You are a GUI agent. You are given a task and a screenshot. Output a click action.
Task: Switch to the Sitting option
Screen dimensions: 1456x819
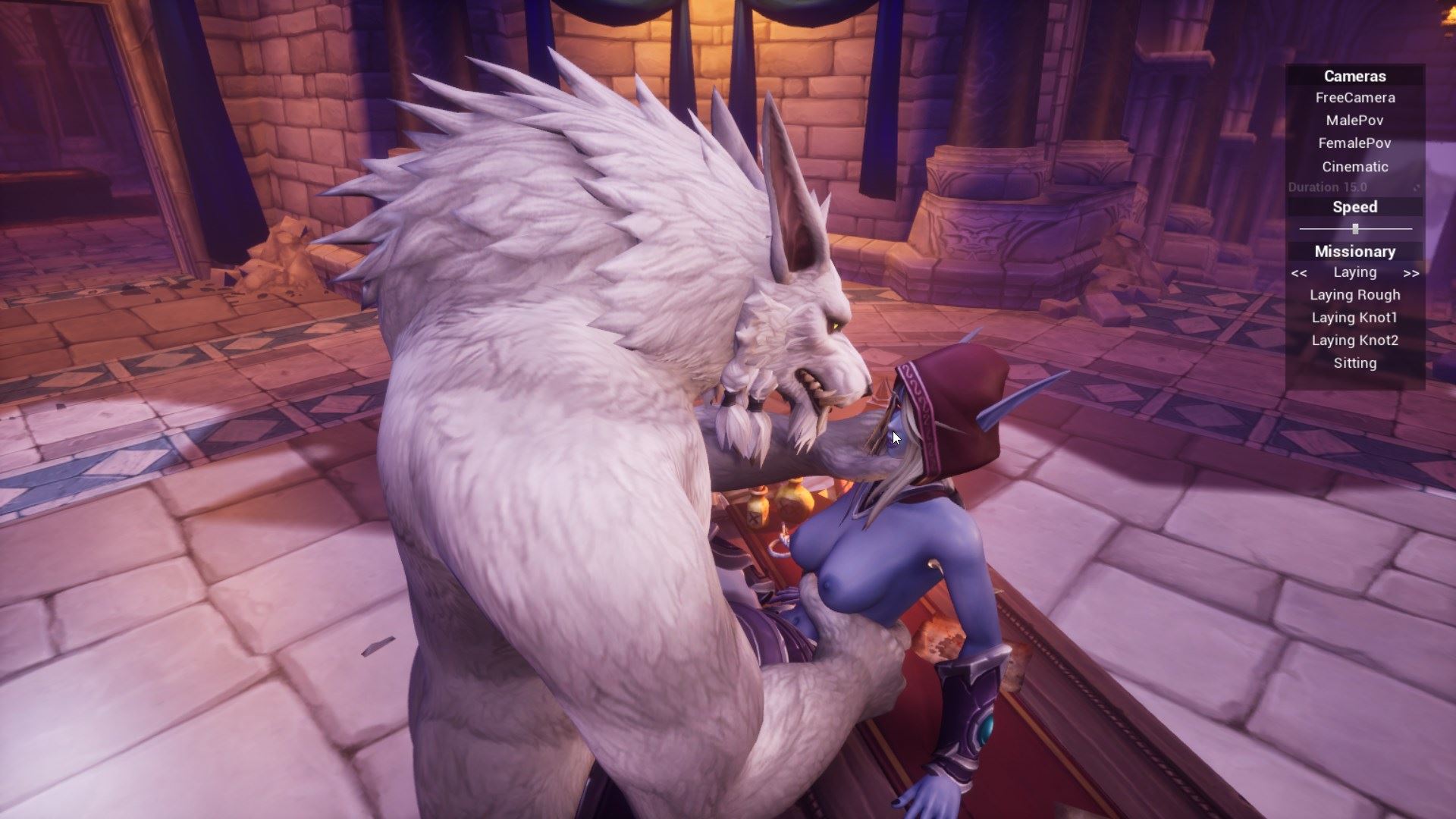click(x=1354, y=363)
